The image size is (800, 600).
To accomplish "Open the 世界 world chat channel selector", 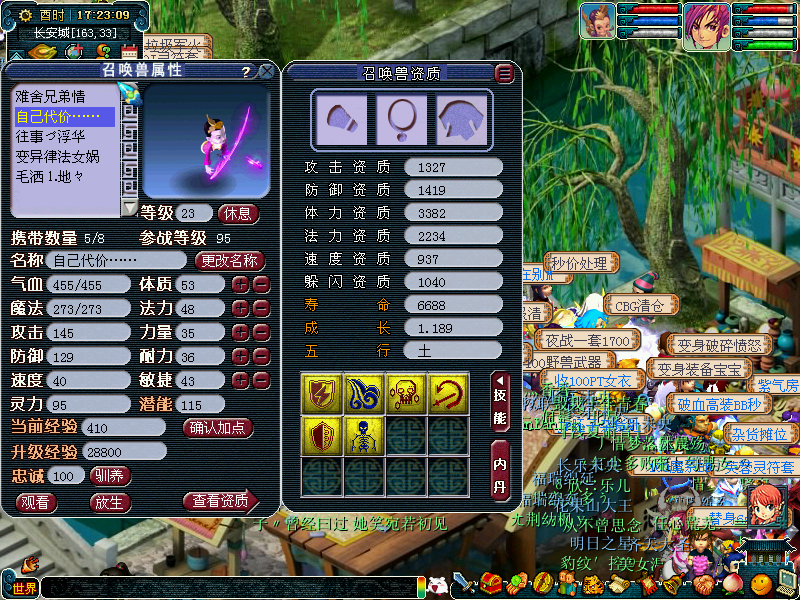I will pos(21,587).
